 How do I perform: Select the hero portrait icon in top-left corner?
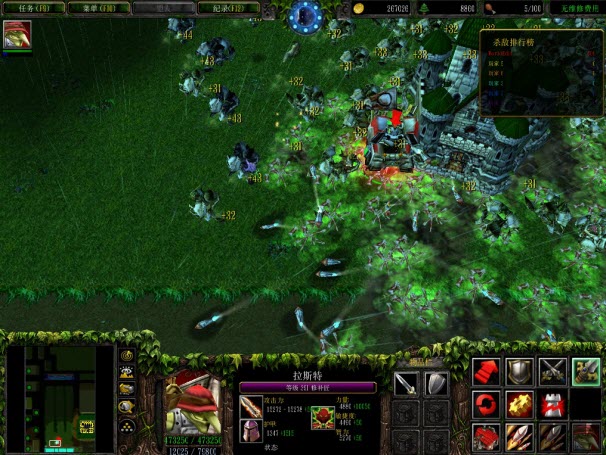point(17,35)
